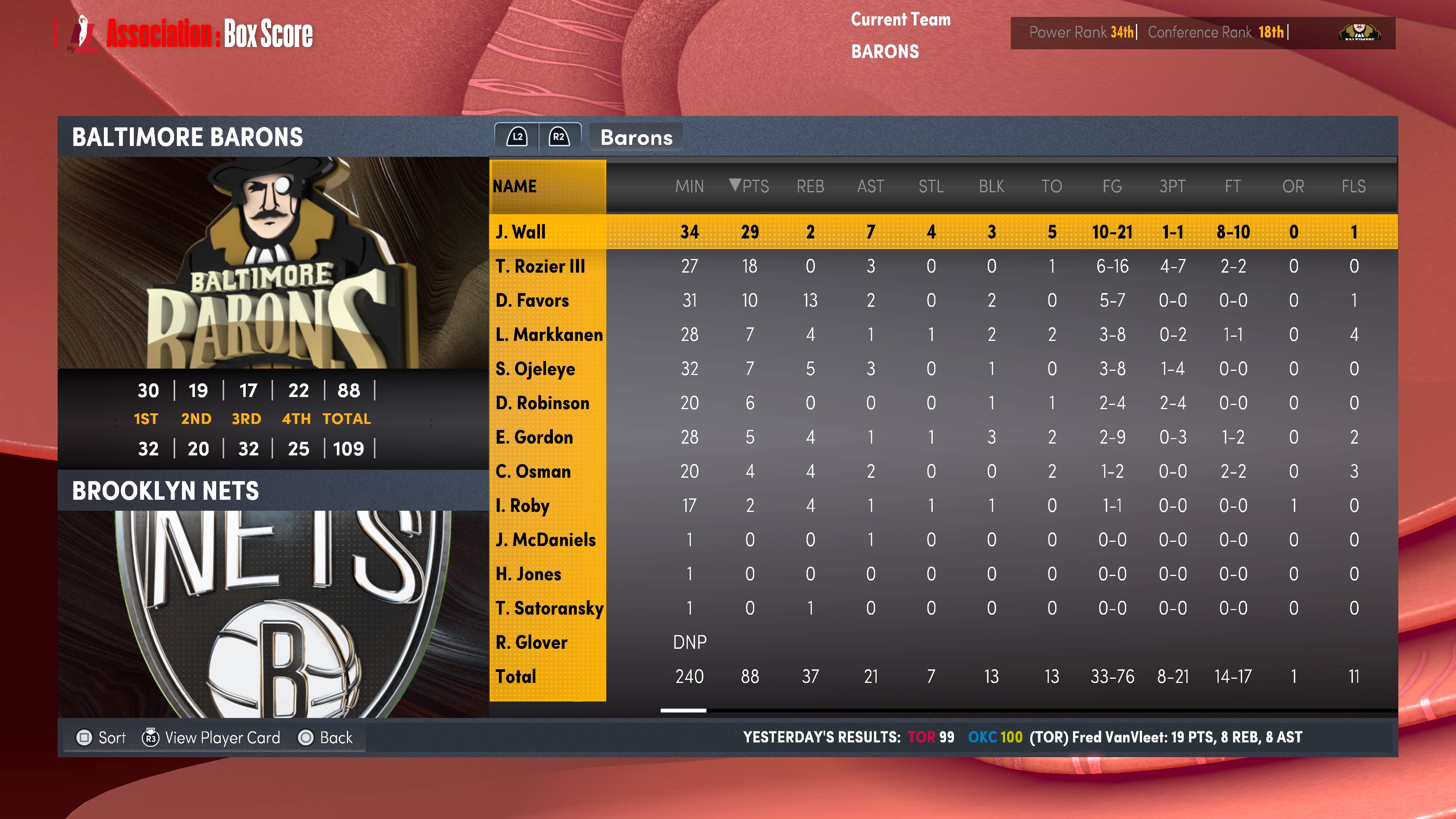Image resolution: width=1456 pixels, height=819 pixels.
Task: Open View Player Card
Action: 211,737
